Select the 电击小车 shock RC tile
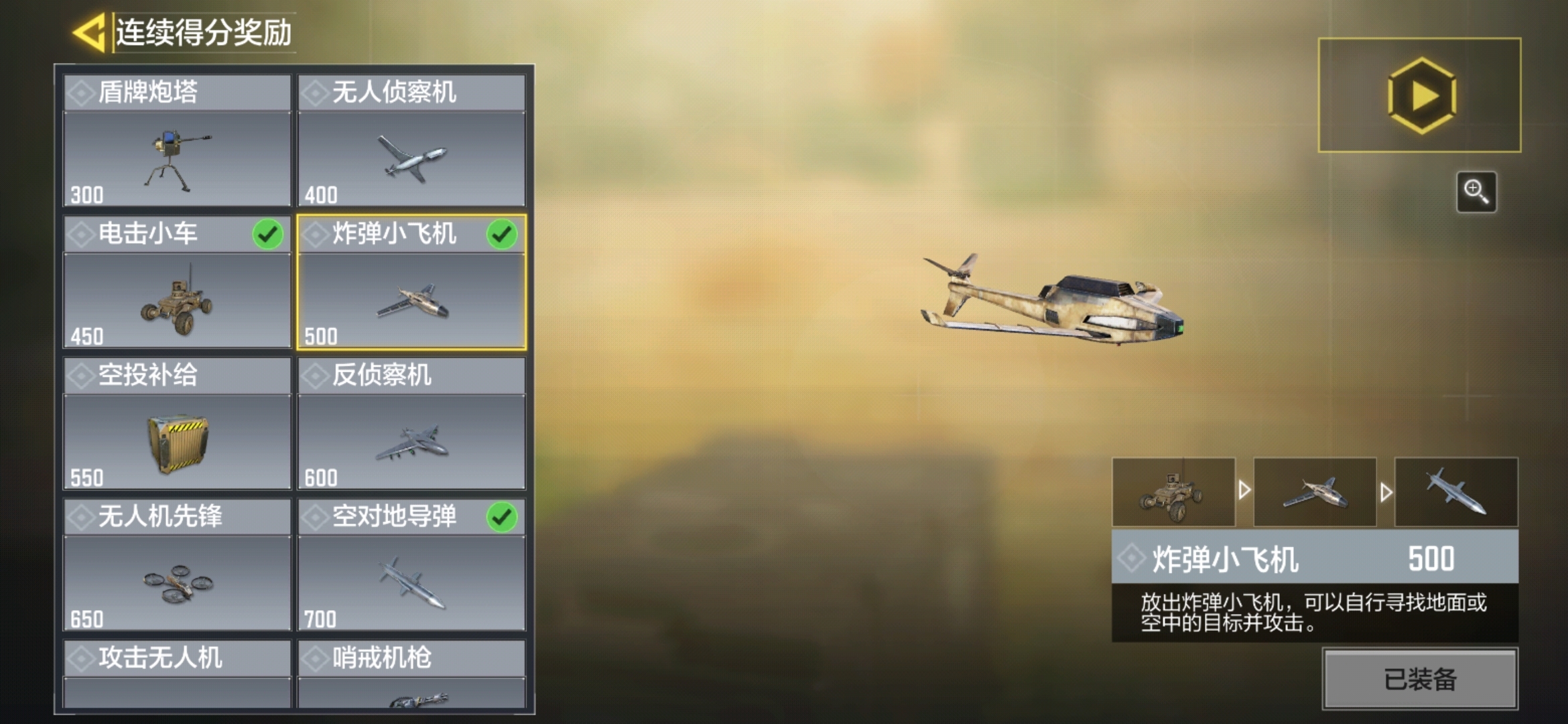 [177, 282]
